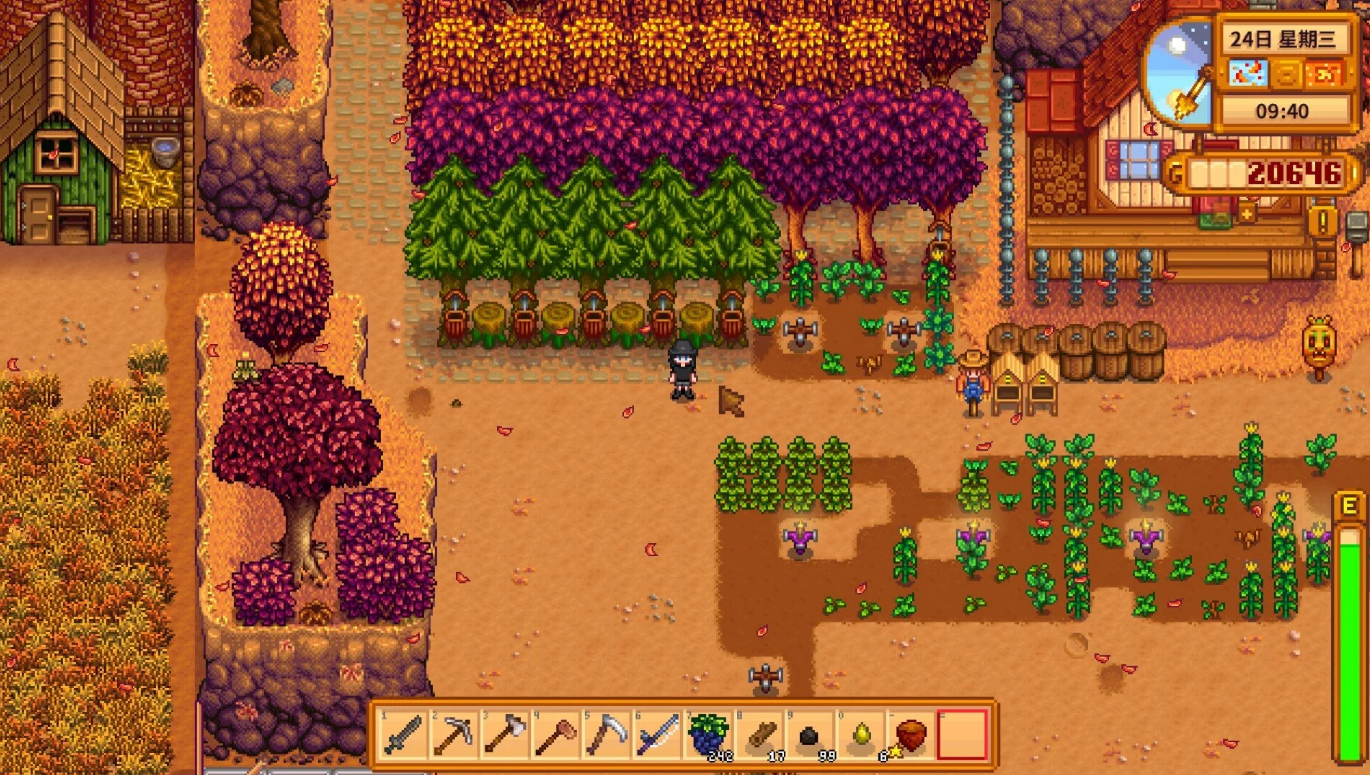
Task: Select the coal stack of 99
Action: [810, 735]
